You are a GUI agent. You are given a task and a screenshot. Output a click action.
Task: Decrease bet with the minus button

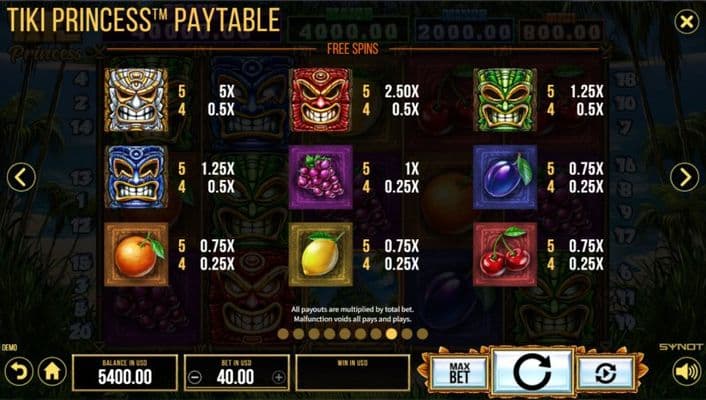click(195, 378)
